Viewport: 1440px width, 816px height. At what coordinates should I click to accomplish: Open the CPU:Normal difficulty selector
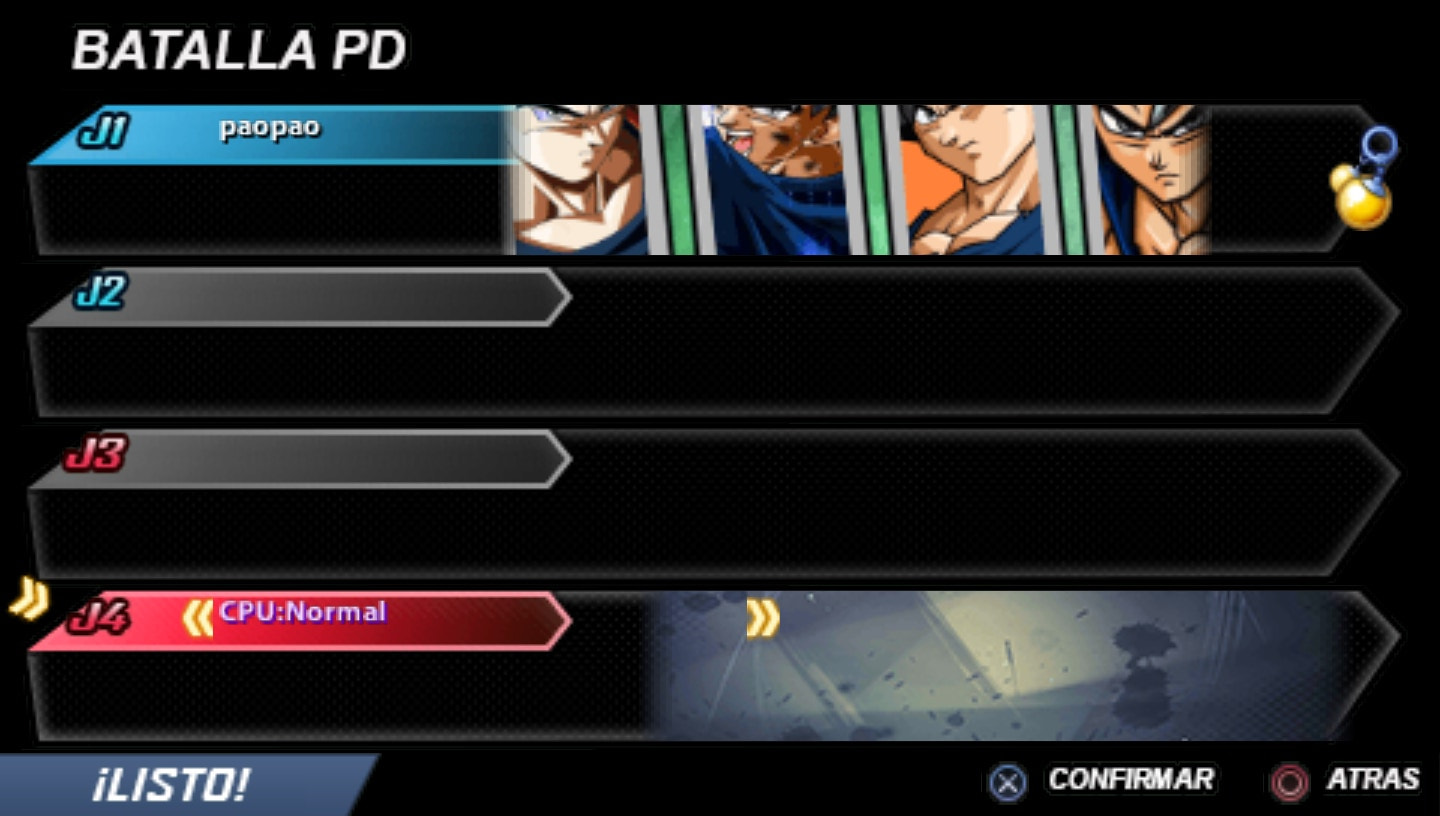300,611
